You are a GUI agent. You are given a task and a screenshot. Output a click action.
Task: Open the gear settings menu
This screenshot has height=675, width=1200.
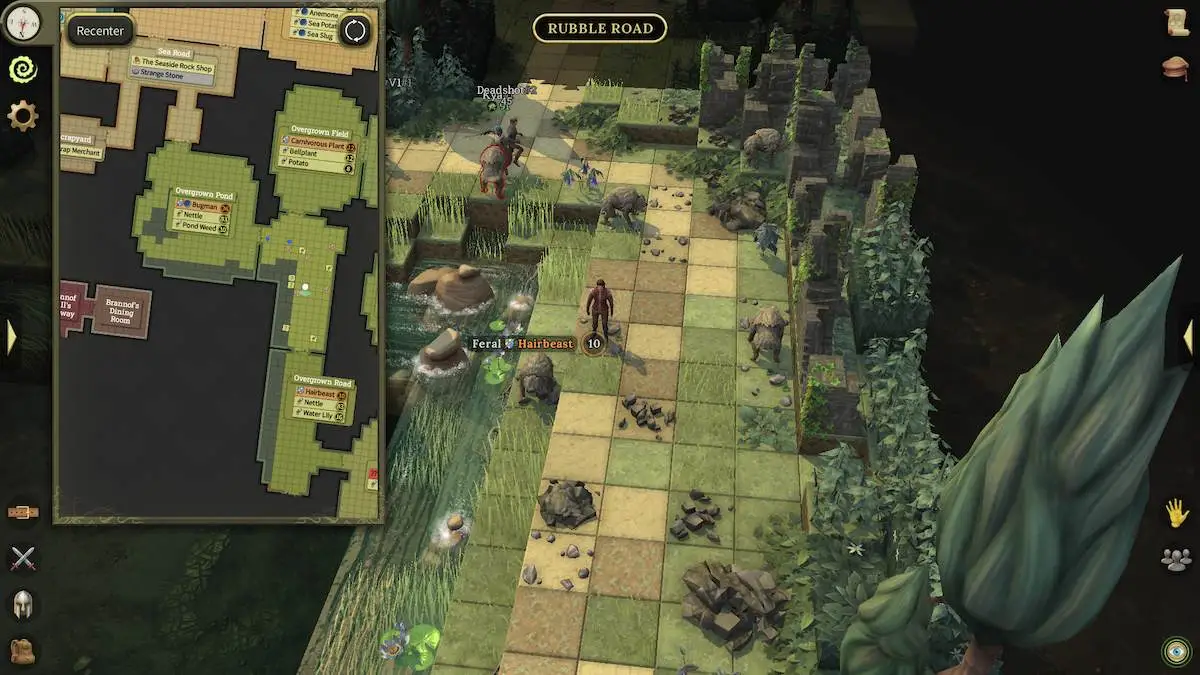(x=22, y=116)
